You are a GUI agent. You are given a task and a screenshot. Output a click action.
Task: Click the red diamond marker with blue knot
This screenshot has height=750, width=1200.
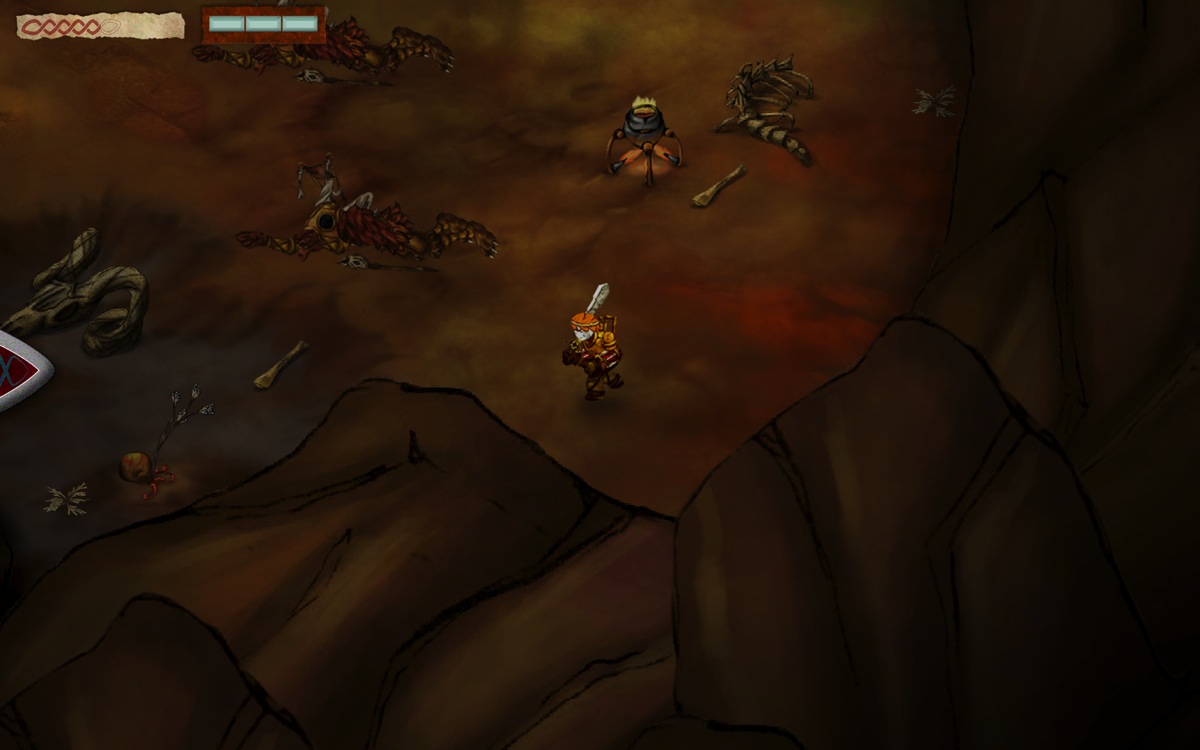click(x=18, y=371)
